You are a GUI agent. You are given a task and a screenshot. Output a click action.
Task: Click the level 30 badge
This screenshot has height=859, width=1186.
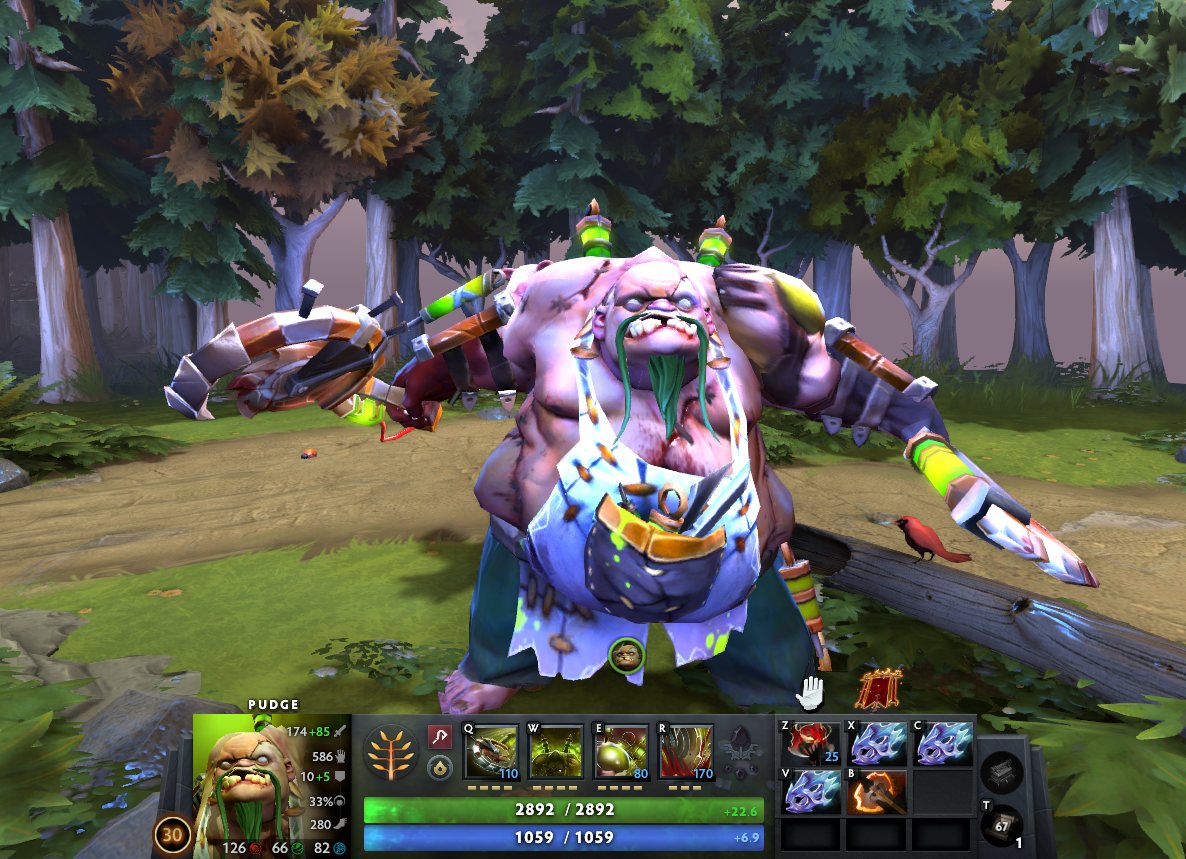170,836
